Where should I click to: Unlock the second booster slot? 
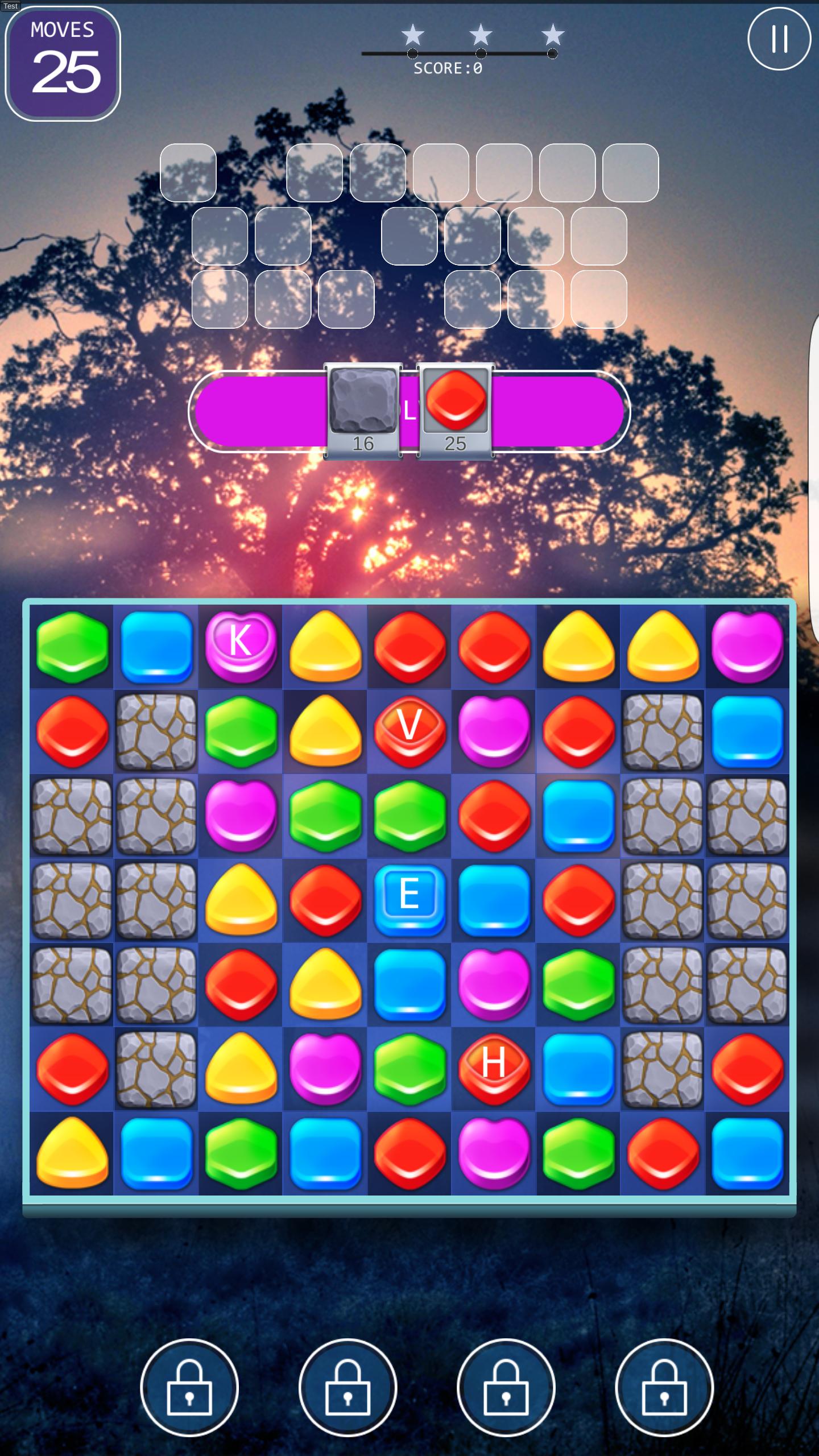350,1388
